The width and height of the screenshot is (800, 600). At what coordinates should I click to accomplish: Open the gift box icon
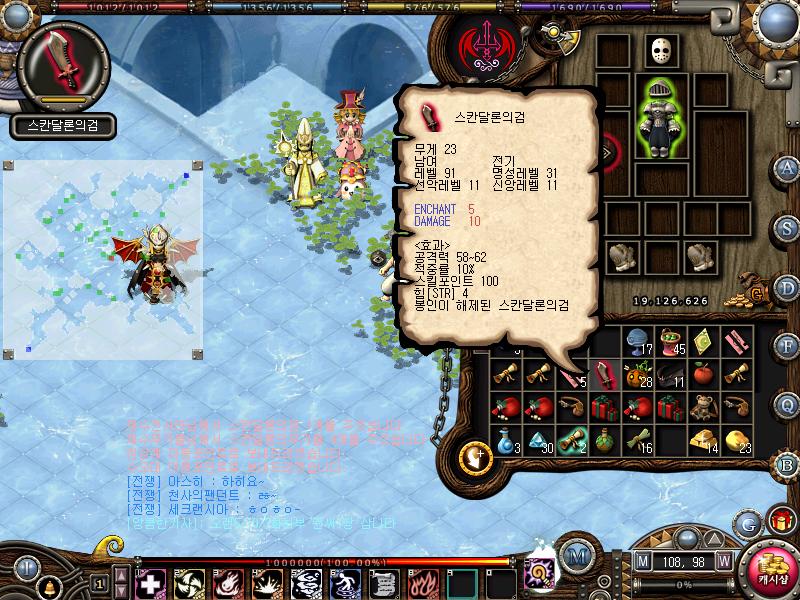[779, 522]
